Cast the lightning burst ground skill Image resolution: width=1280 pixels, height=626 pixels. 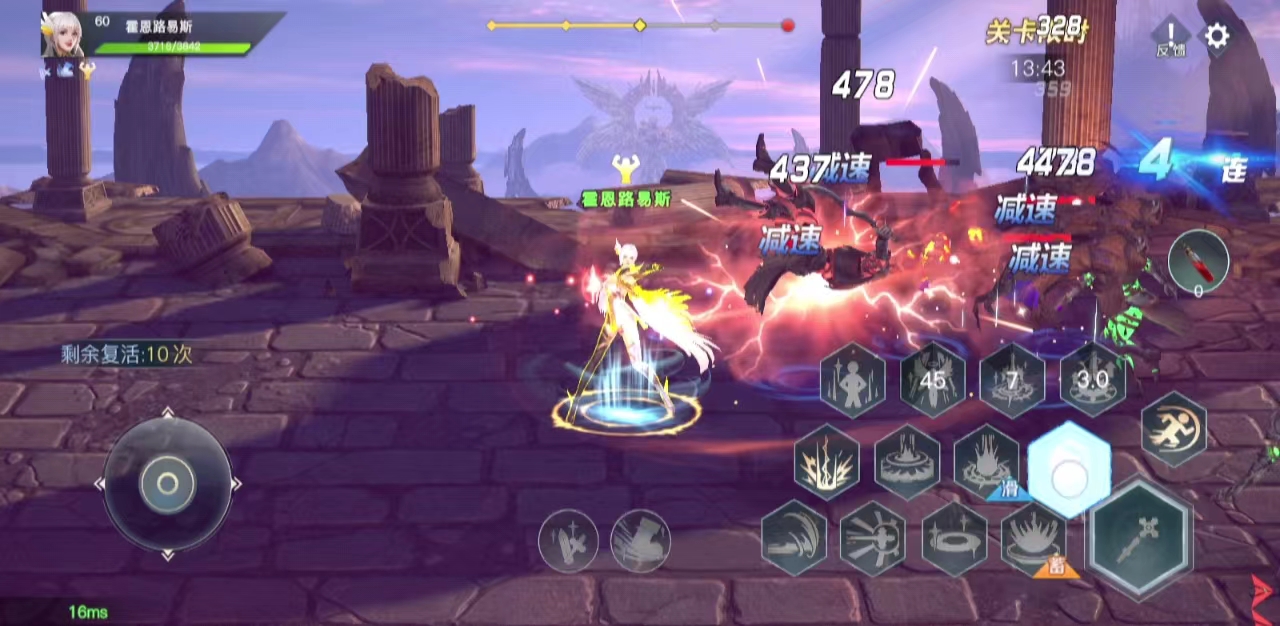coord(827,462)
